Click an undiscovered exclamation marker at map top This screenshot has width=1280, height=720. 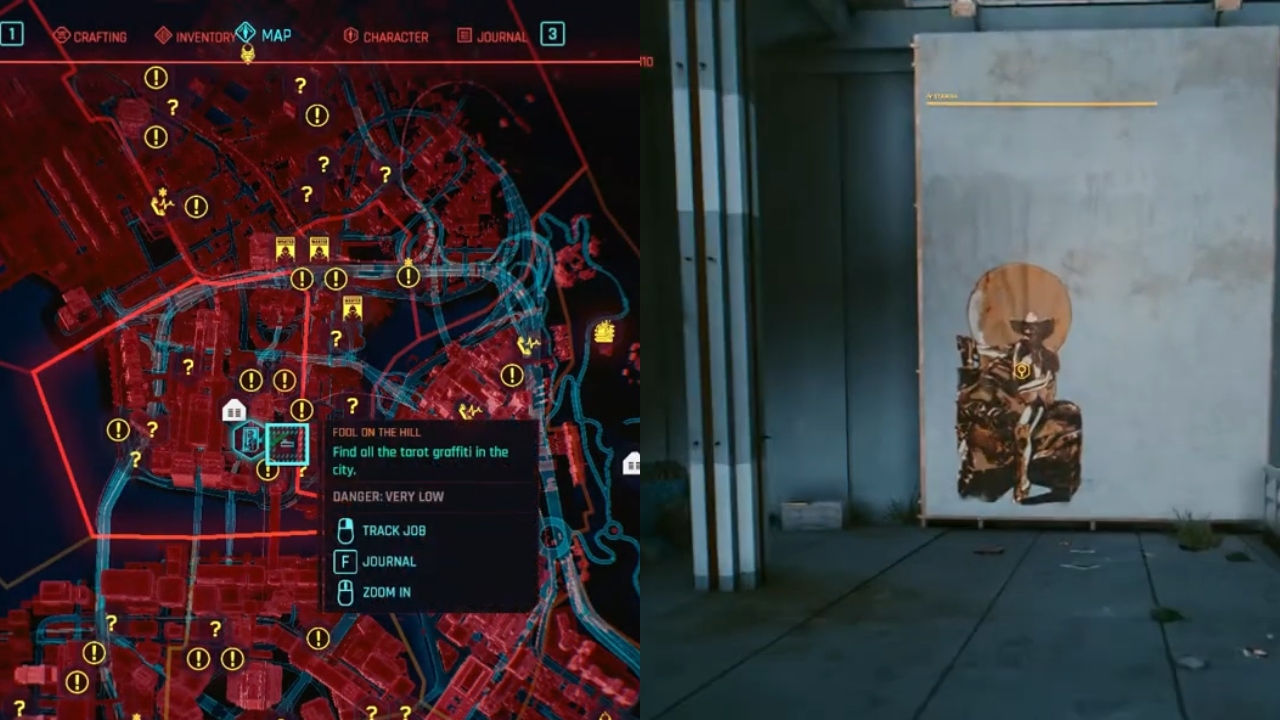pos(155,75)
